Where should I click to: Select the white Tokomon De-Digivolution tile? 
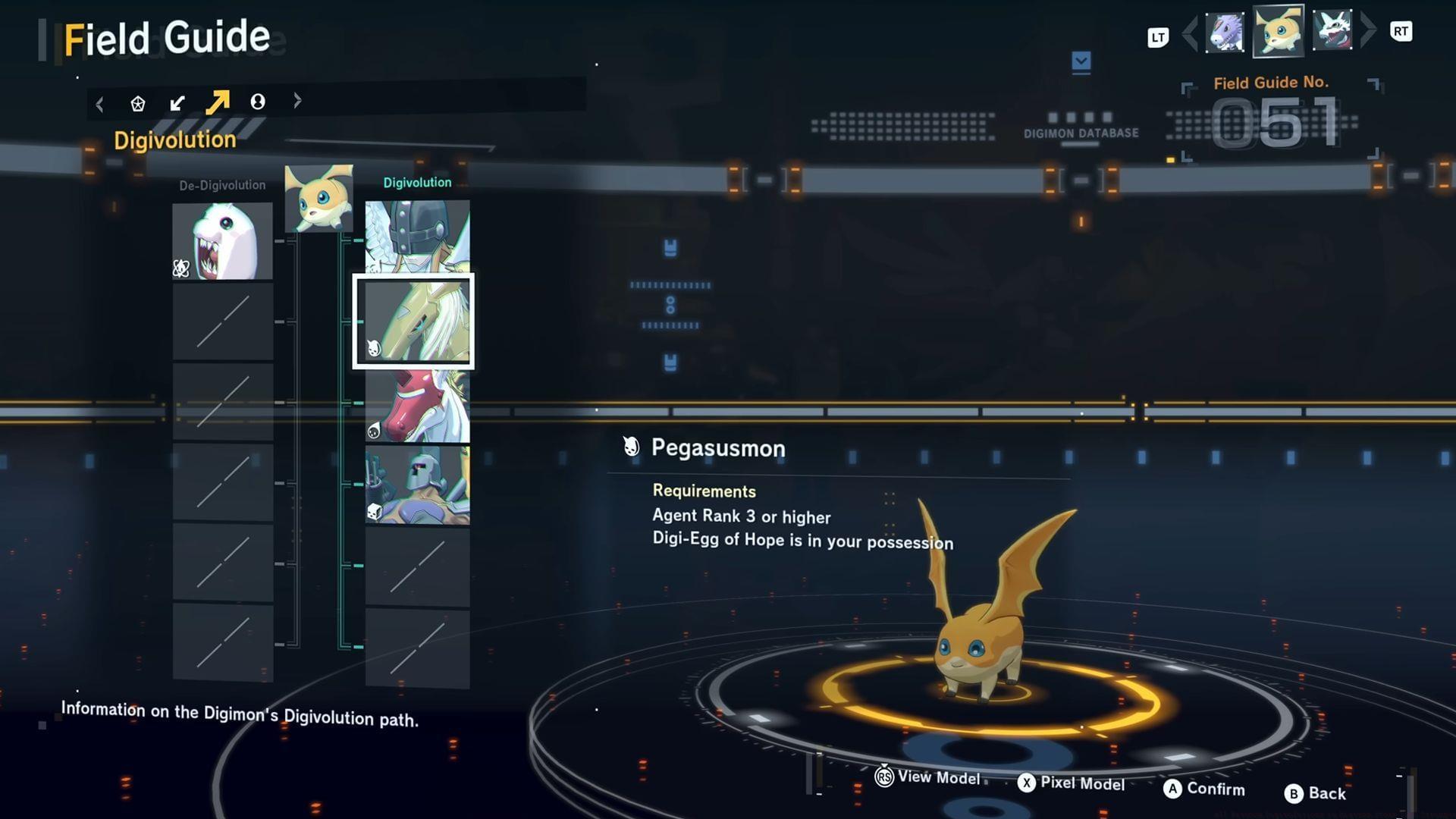point(222,241)
